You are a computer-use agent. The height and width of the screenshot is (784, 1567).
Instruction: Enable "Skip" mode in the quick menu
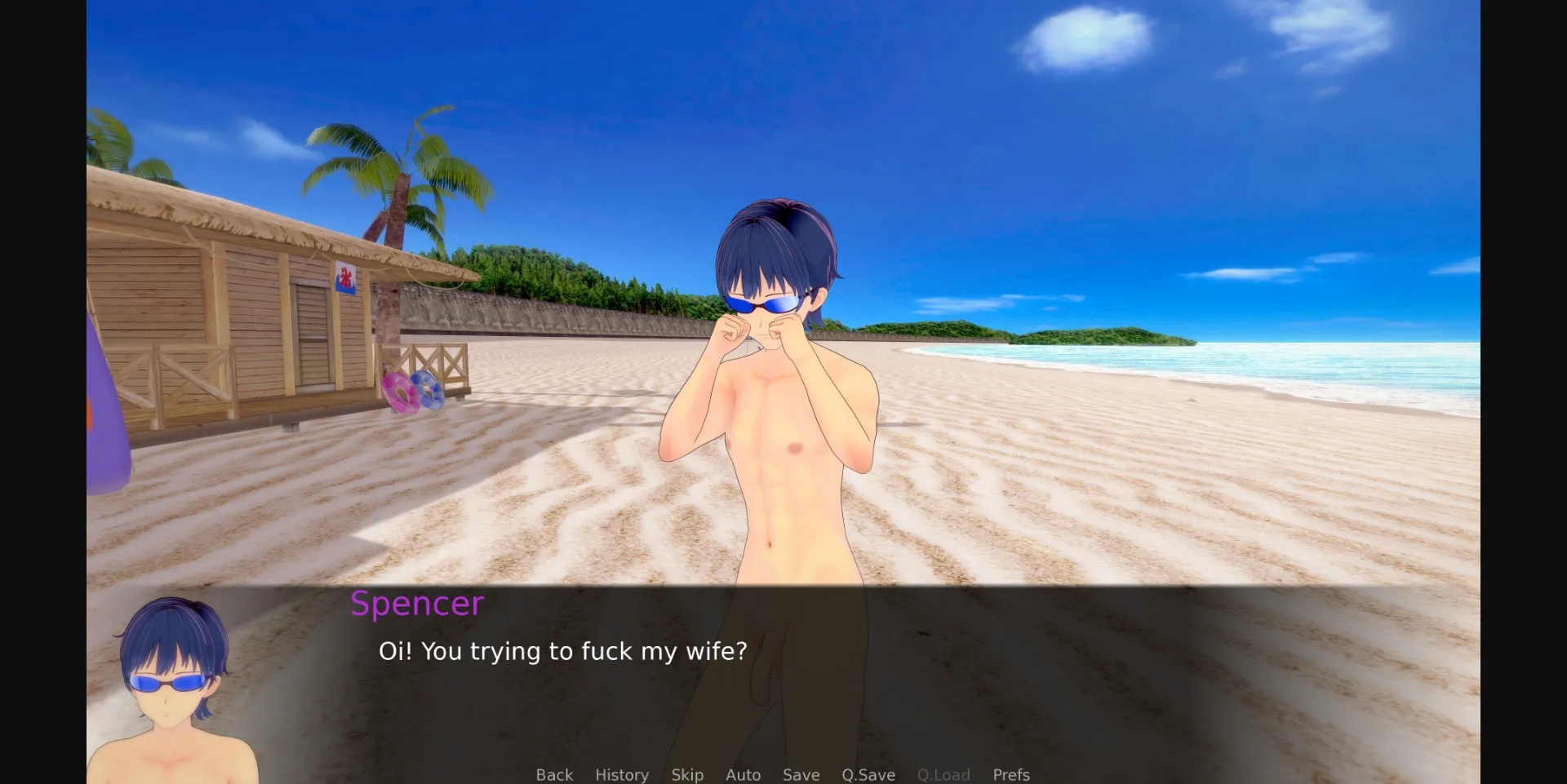click(x=687, y=775)
